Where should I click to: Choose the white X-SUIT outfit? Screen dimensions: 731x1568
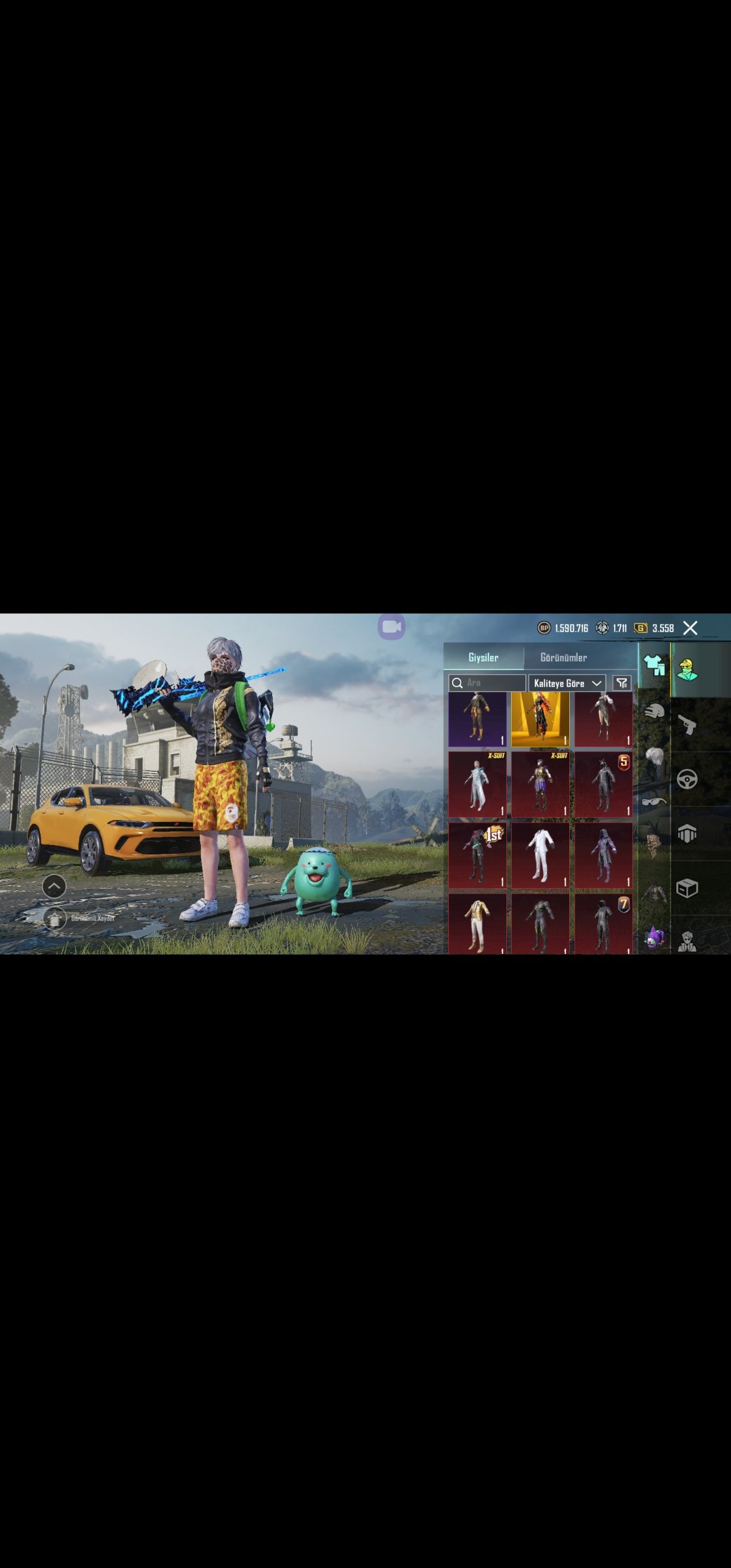tap(477, 784)
